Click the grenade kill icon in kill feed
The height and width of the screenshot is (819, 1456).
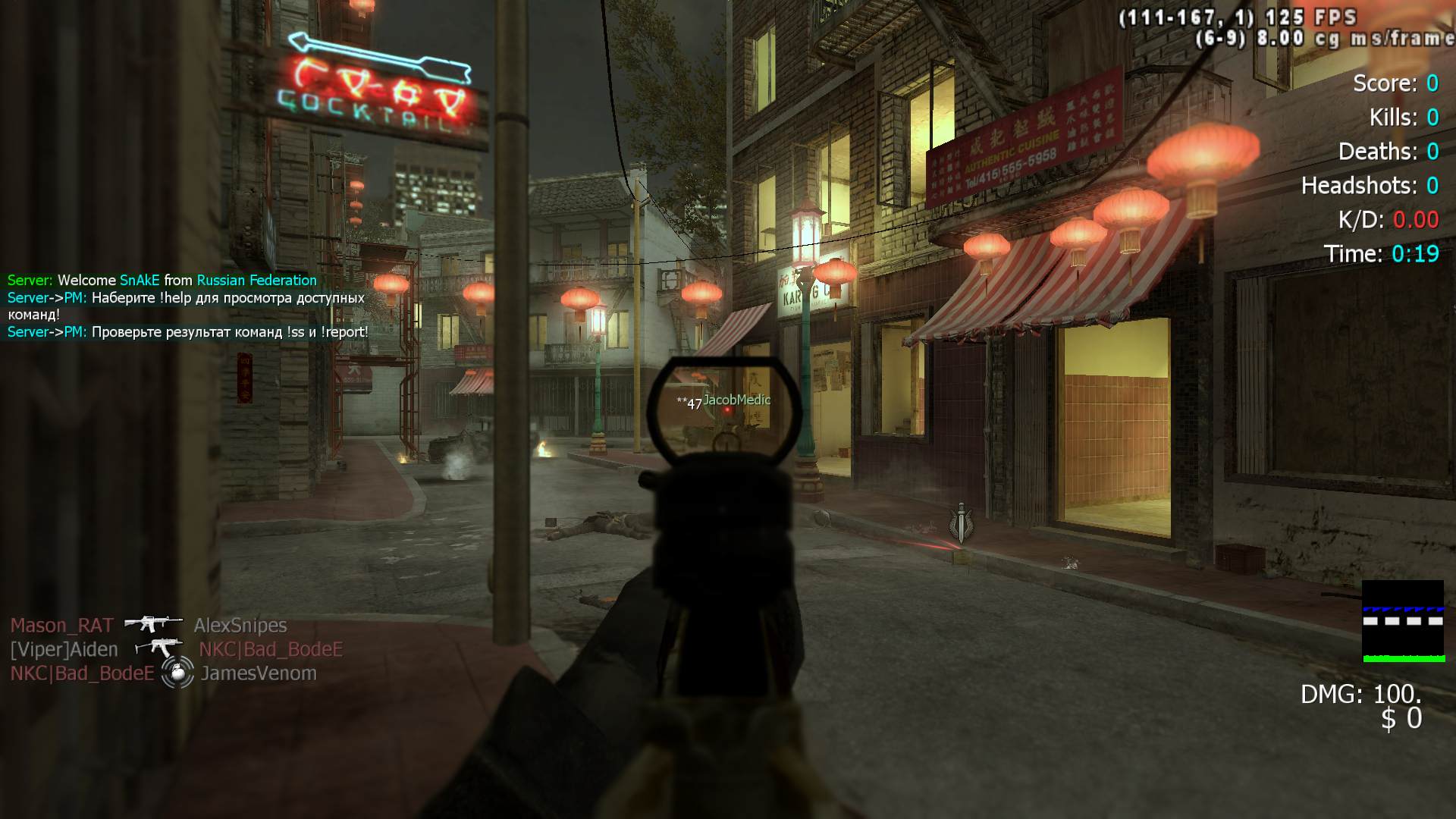177,673
